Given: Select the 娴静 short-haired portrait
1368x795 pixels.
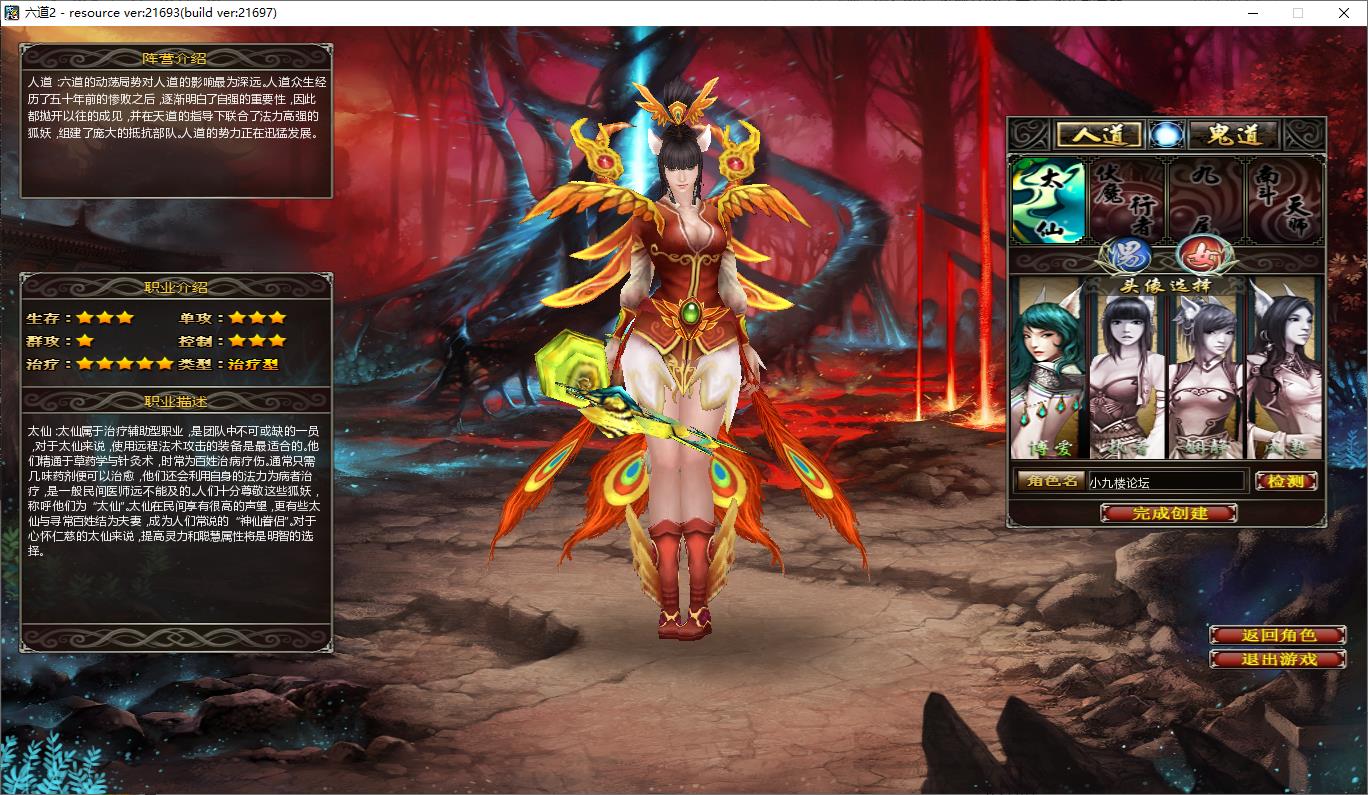Looking at the screenshot, I should [1206, 368].
